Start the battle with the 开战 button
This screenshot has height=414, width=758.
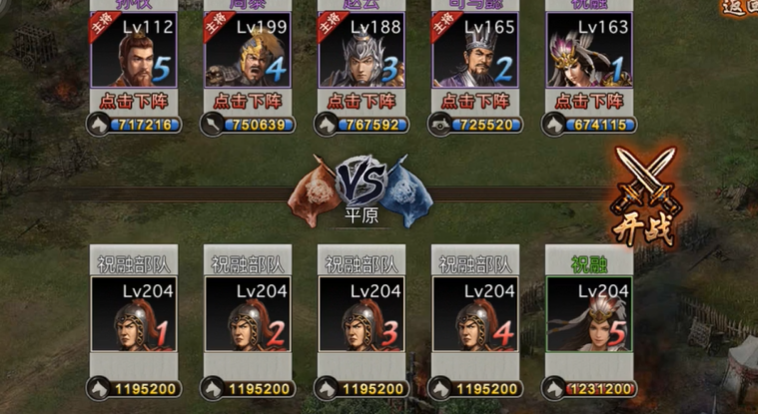click(x=645, y=198)
